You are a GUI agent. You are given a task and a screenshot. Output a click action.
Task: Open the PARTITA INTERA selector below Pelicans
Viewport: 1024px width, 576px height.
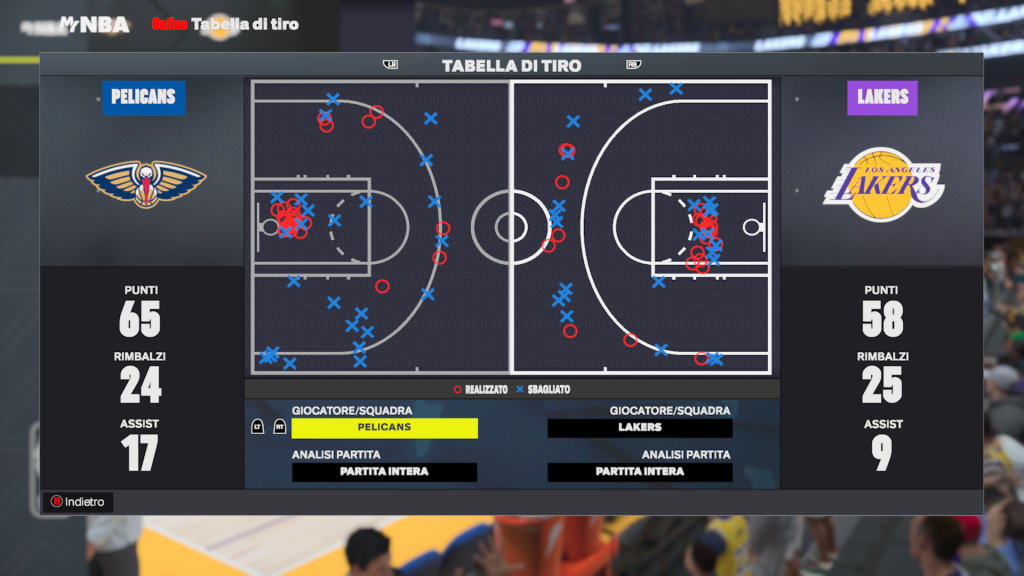pos(384,472)
